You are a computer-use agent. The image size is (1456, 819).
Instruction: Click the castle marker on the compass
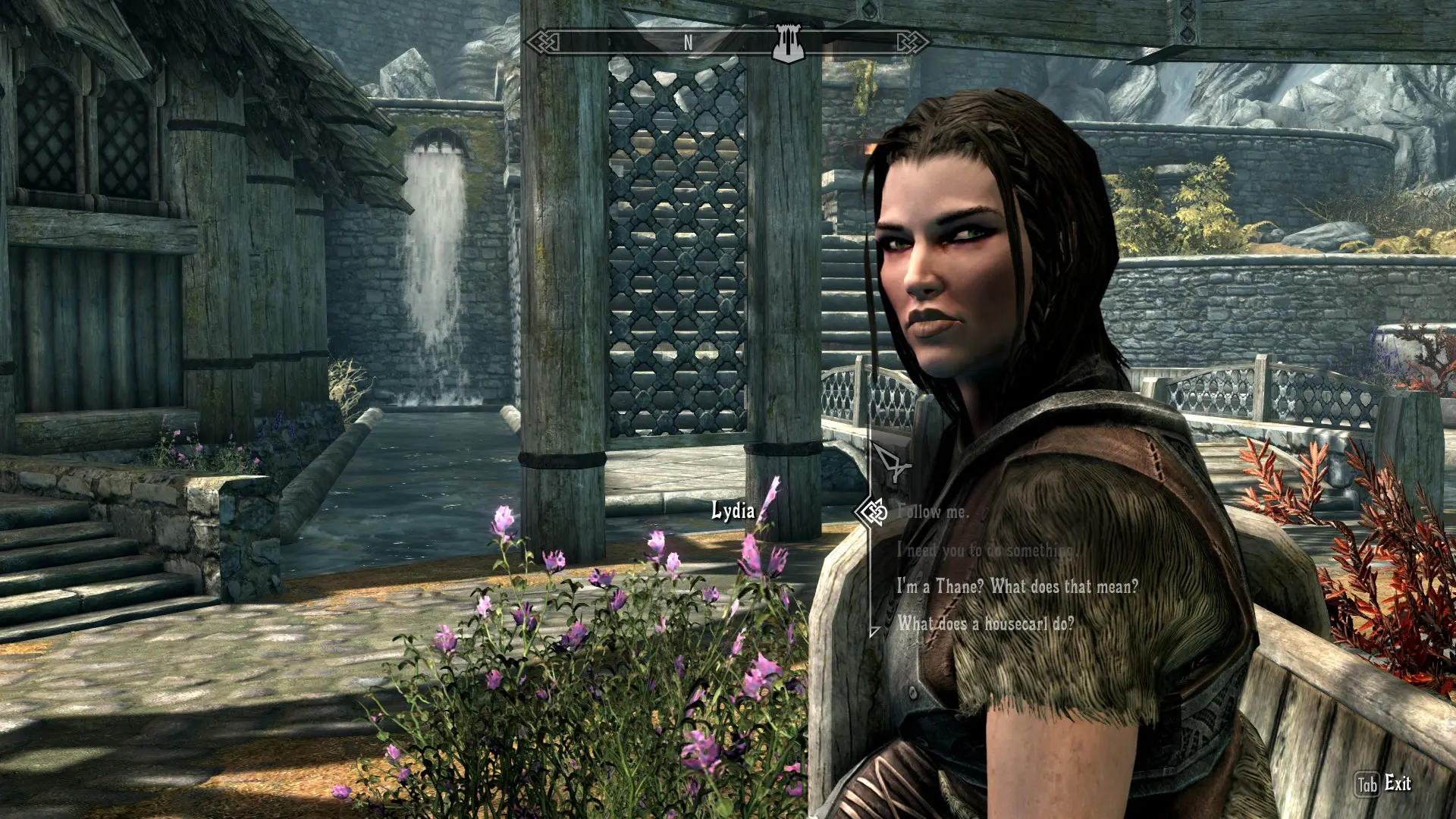tap(788, 43)
